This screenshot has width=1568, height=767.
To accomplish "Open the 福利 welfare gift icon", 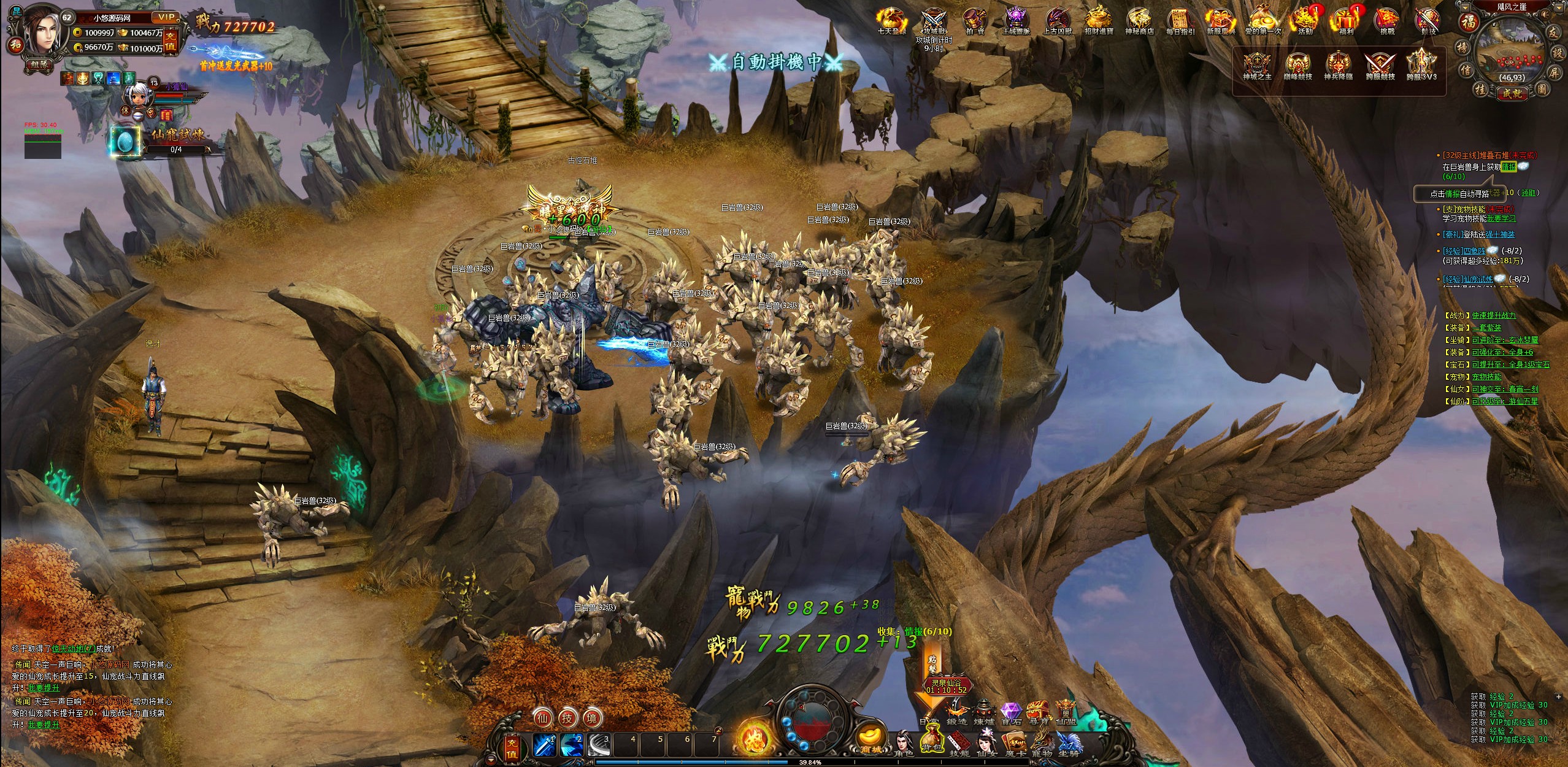I will (1346, 21).
